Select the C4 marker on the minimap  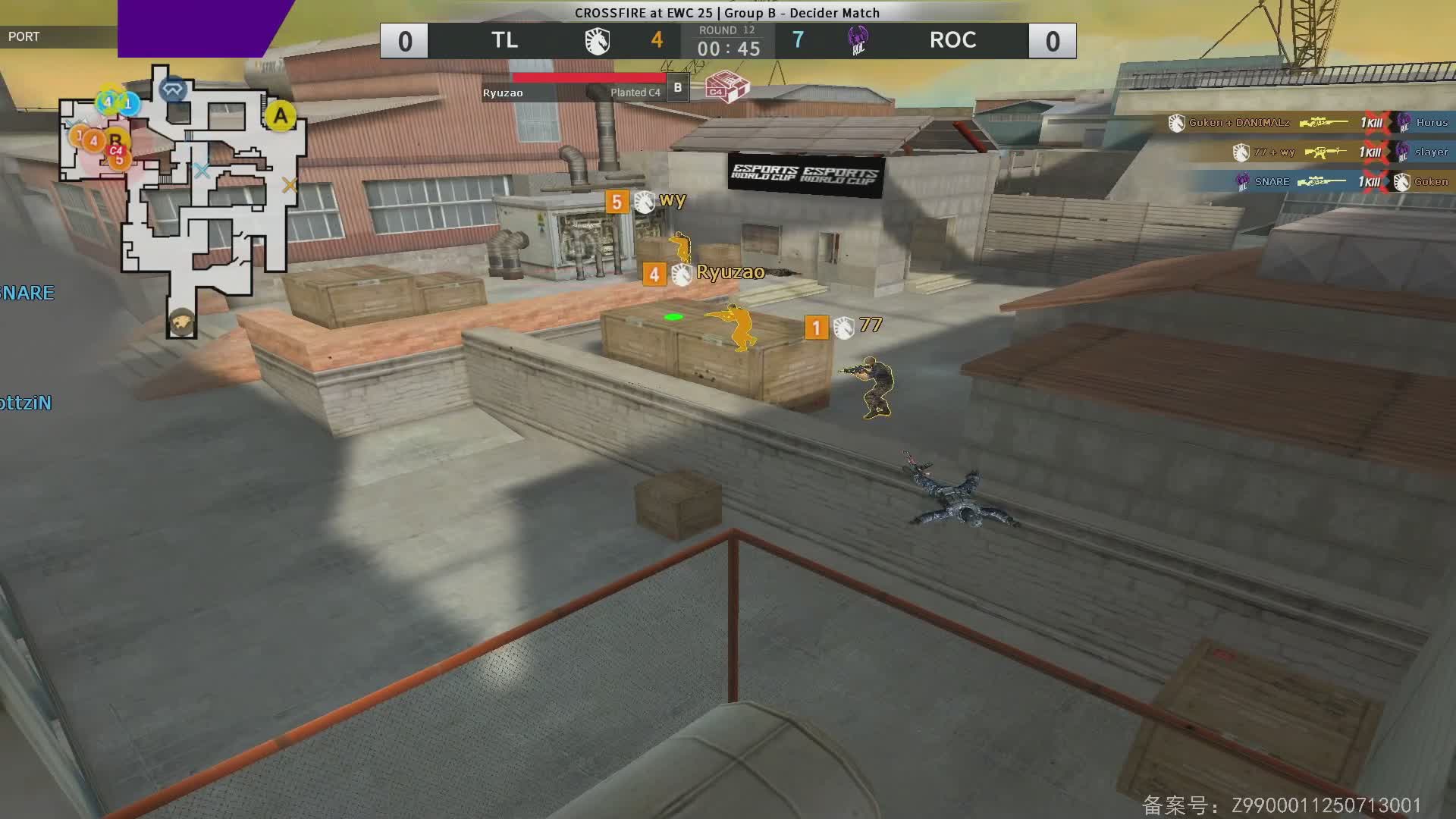point(116,151)
